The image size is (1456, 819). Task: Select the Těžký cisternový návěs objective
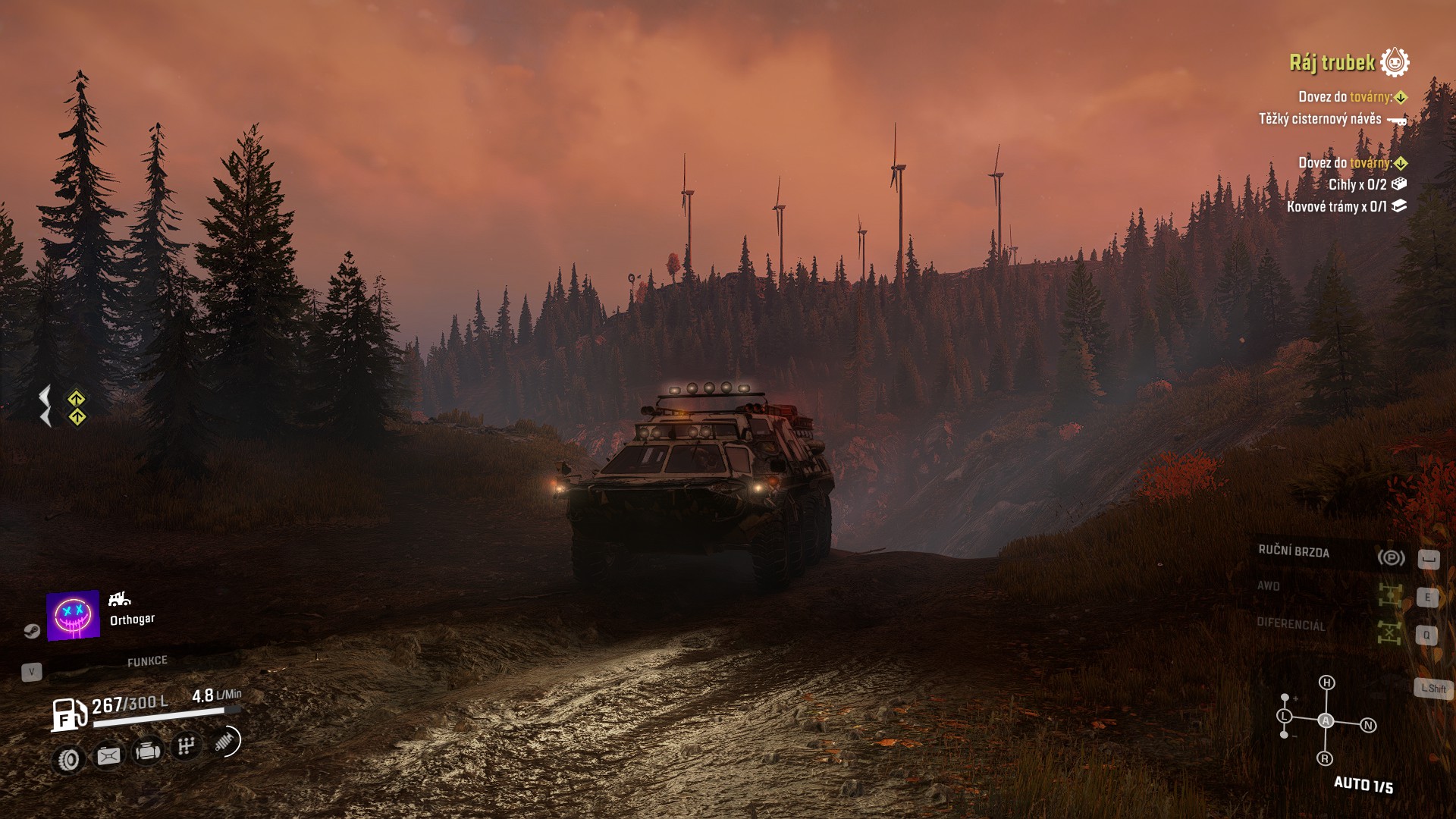(x=1320, y=119)
